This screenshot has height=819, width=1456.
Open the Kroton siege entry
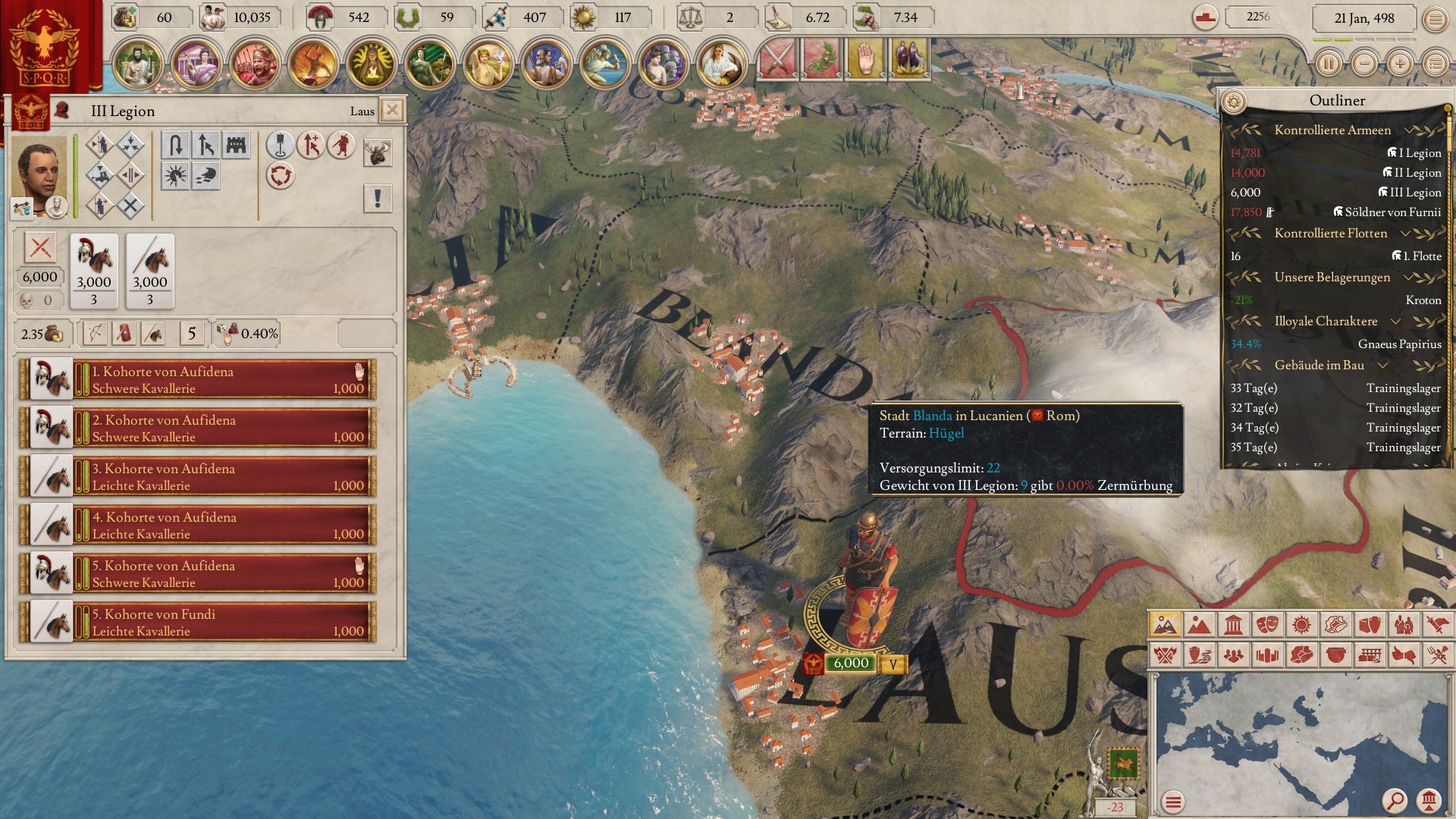(1423, 300)
